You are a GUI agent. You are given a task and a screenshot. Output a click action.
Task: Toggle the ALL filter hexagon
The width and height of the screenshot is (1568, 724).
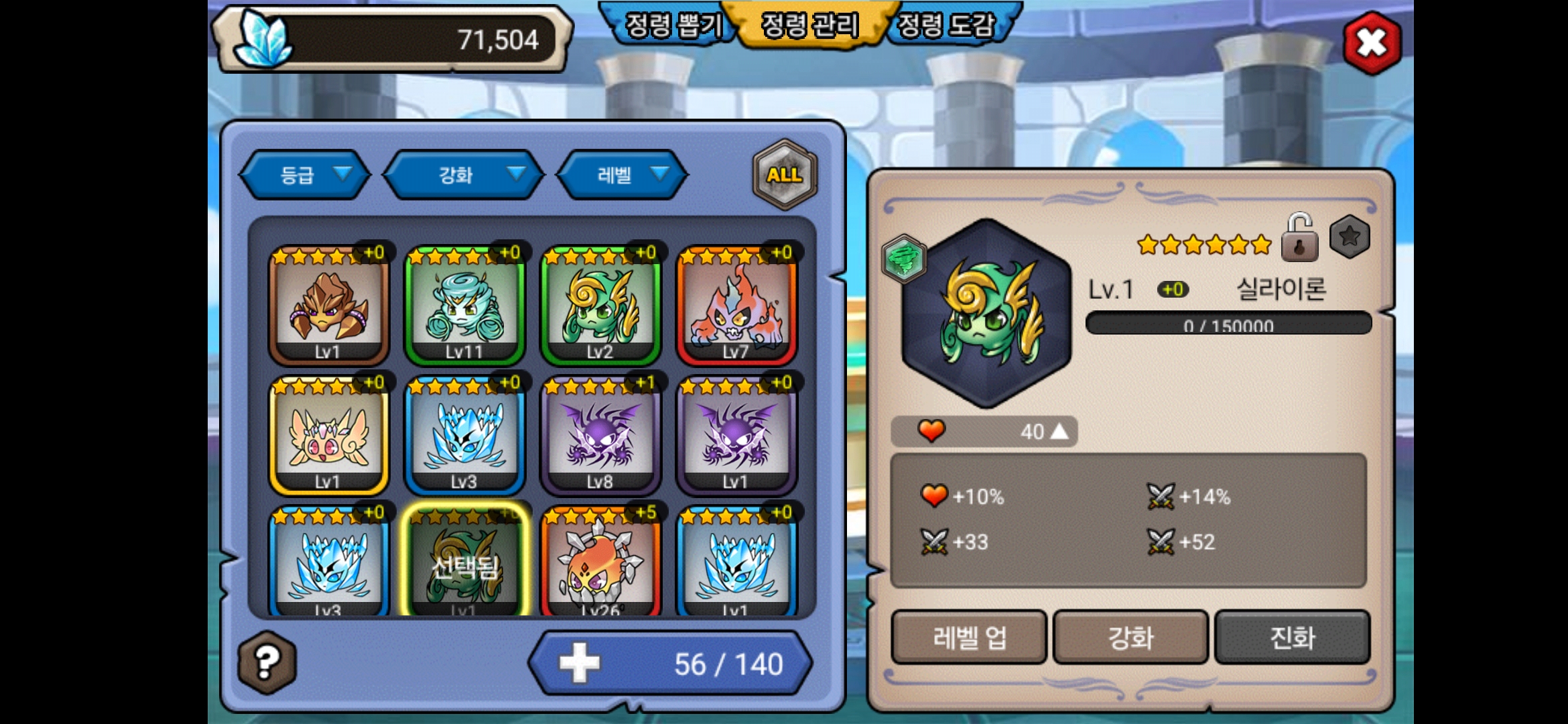(x=785, y=175)
